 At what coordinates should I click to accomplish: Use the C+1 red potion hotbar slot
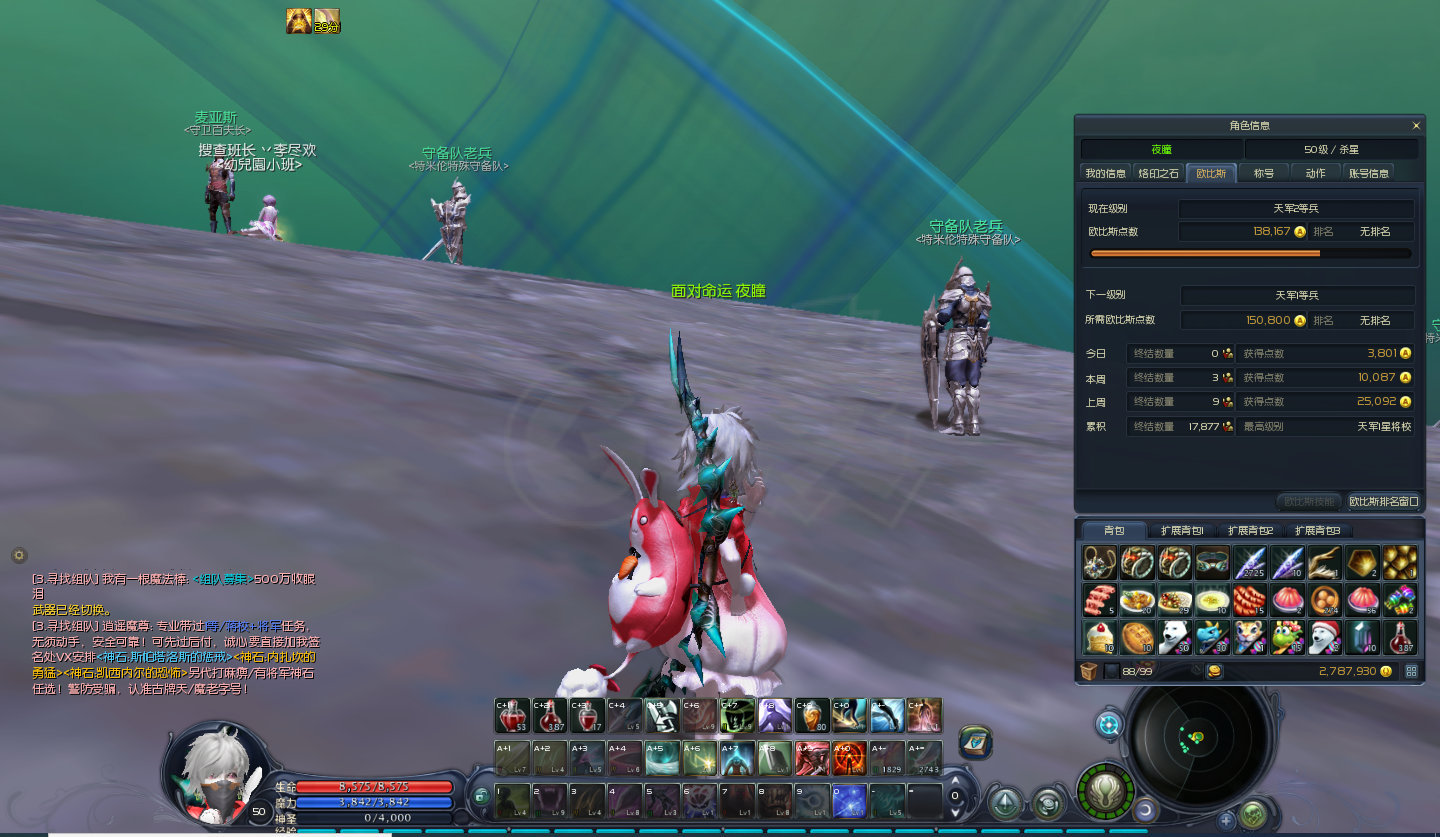point(512,715)
